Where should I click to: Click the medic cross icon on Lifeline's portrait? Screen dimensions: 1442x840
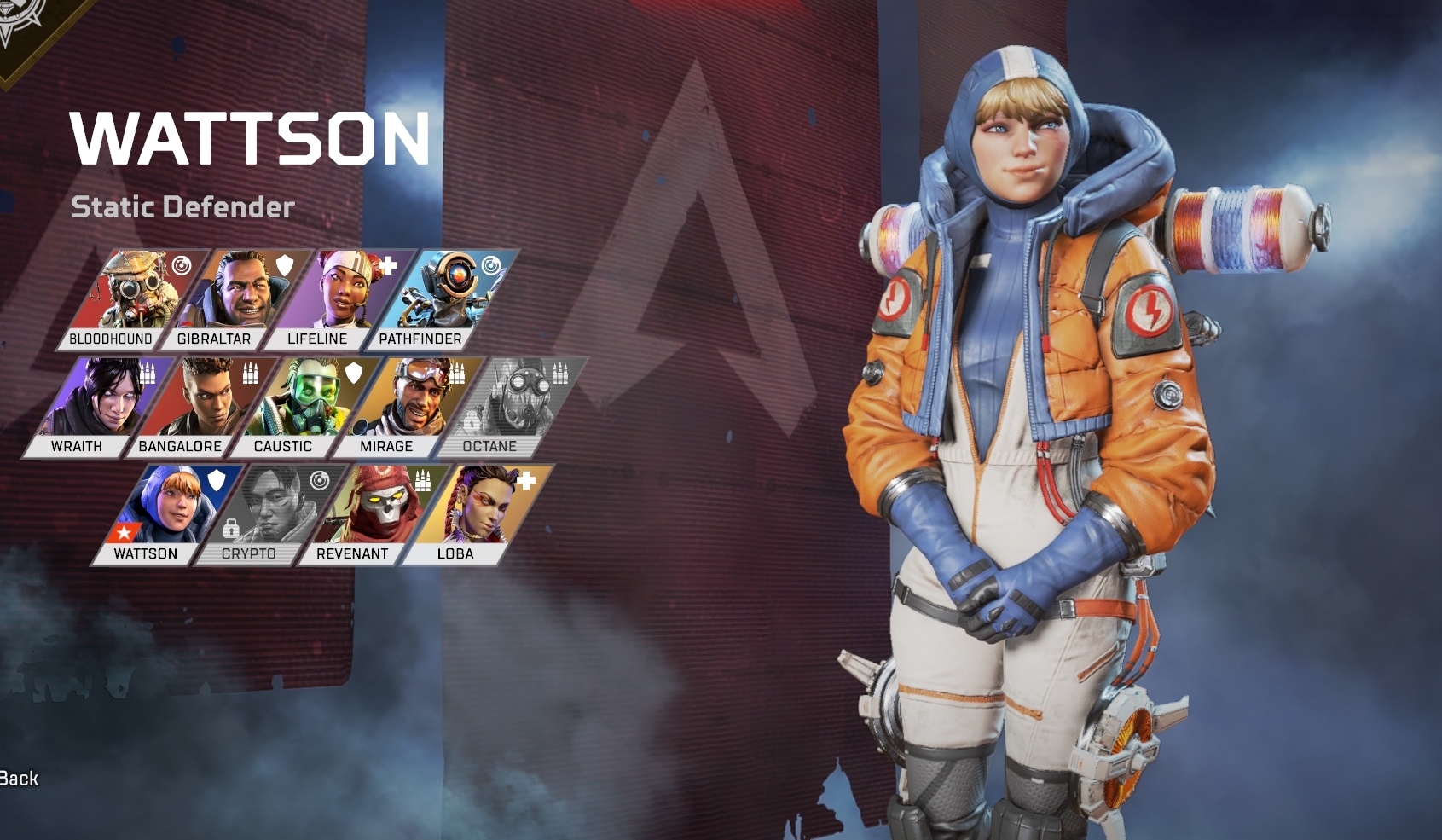[x=390, y=265]
